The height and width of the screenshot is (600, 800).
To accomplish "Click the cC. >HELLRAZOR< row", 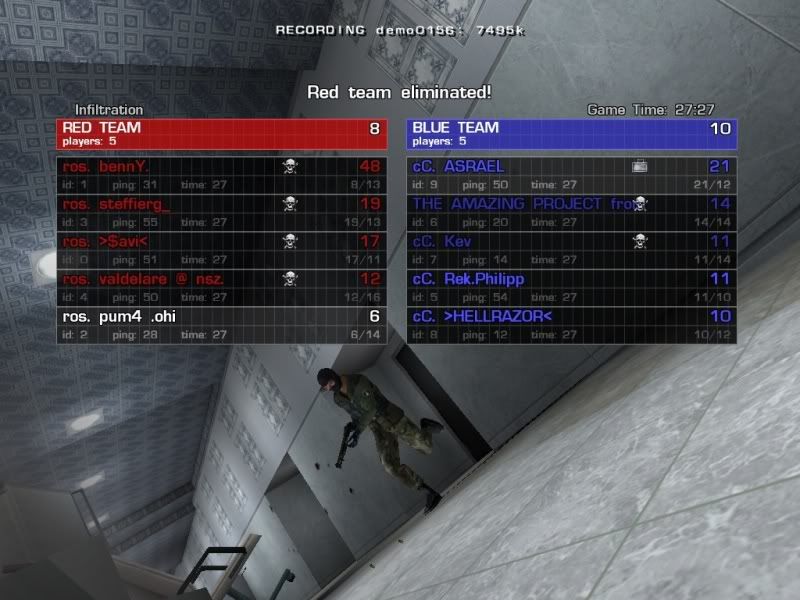I will click(572, 325).
